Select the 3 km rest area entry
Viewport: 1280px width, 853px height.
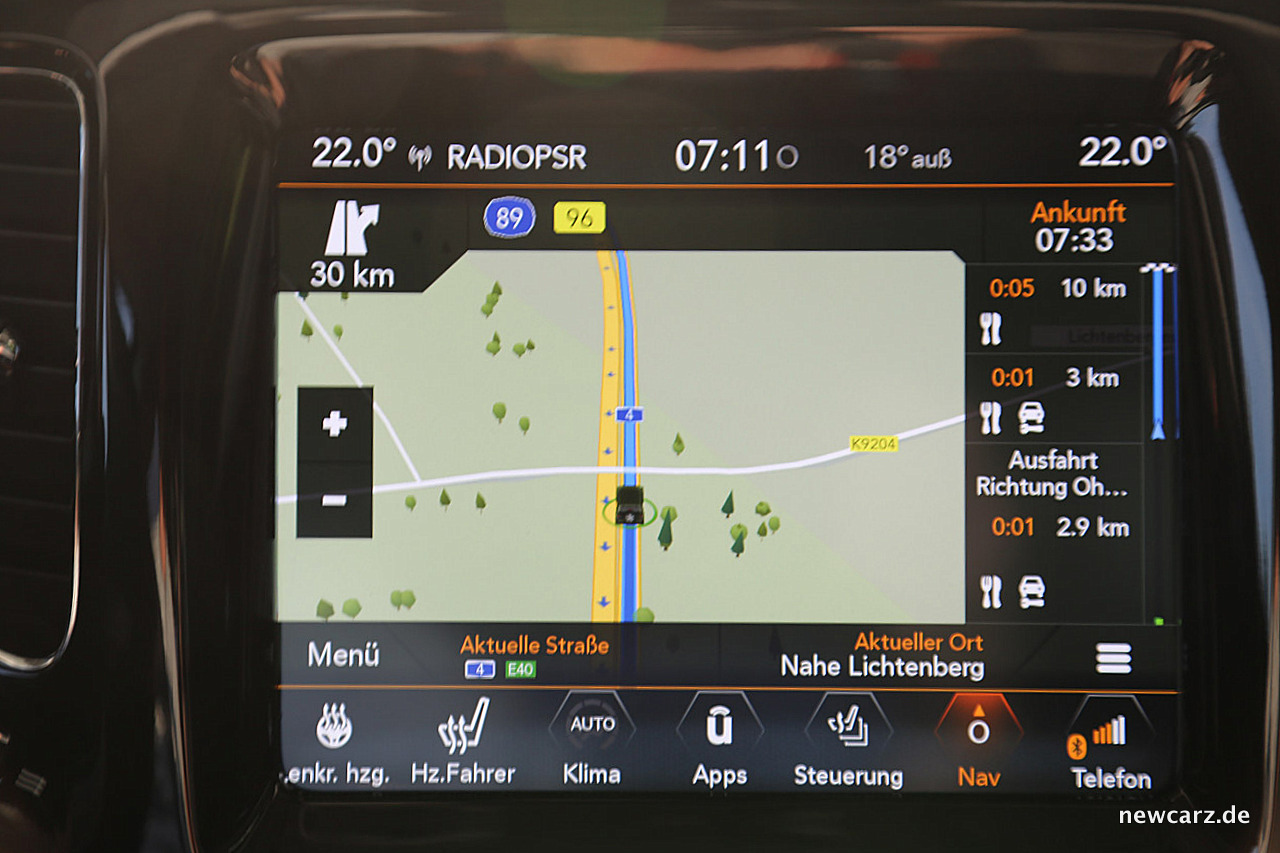[x=1055, y=398]
